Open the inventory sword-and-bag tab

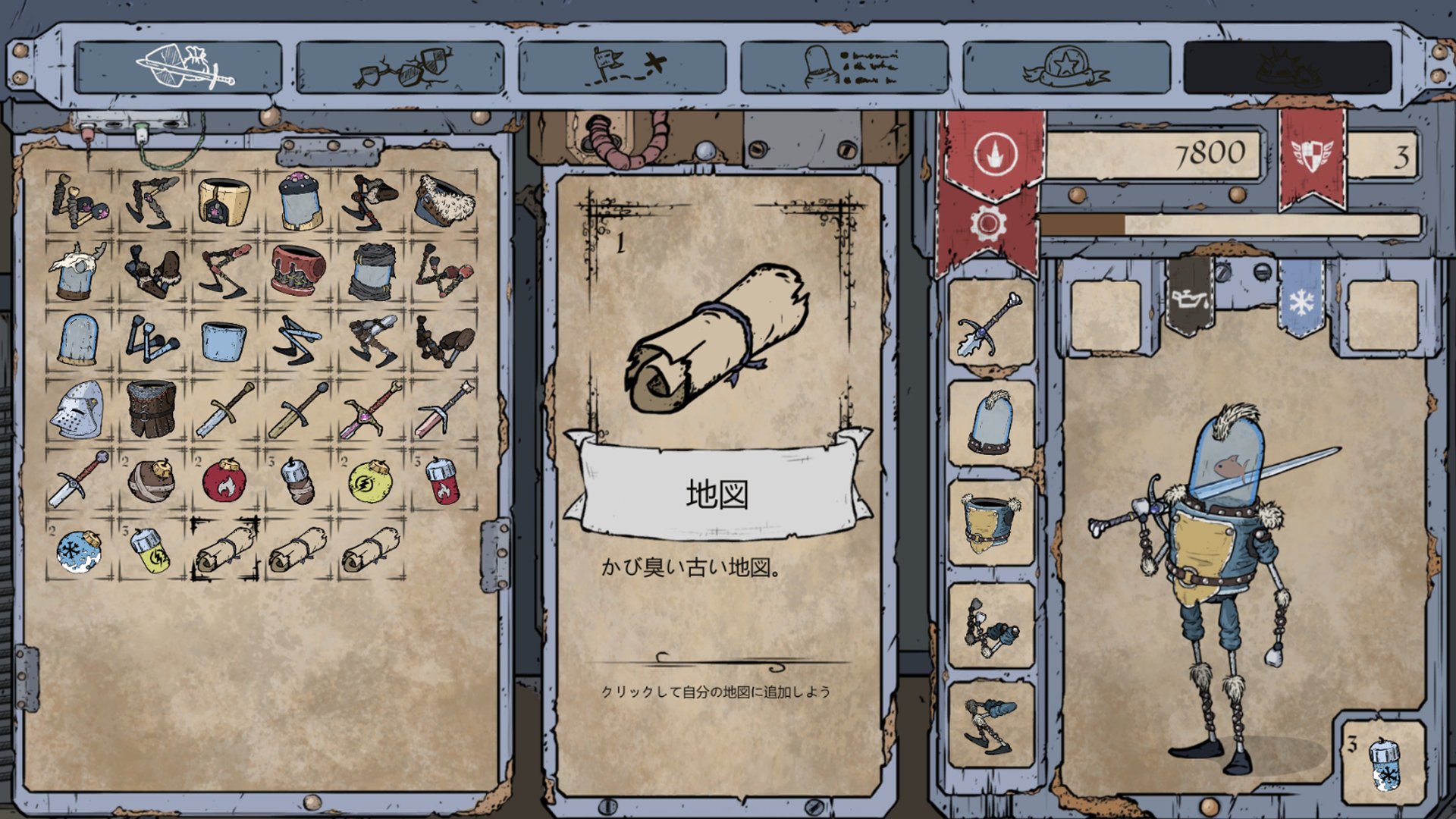coord(178,67)
